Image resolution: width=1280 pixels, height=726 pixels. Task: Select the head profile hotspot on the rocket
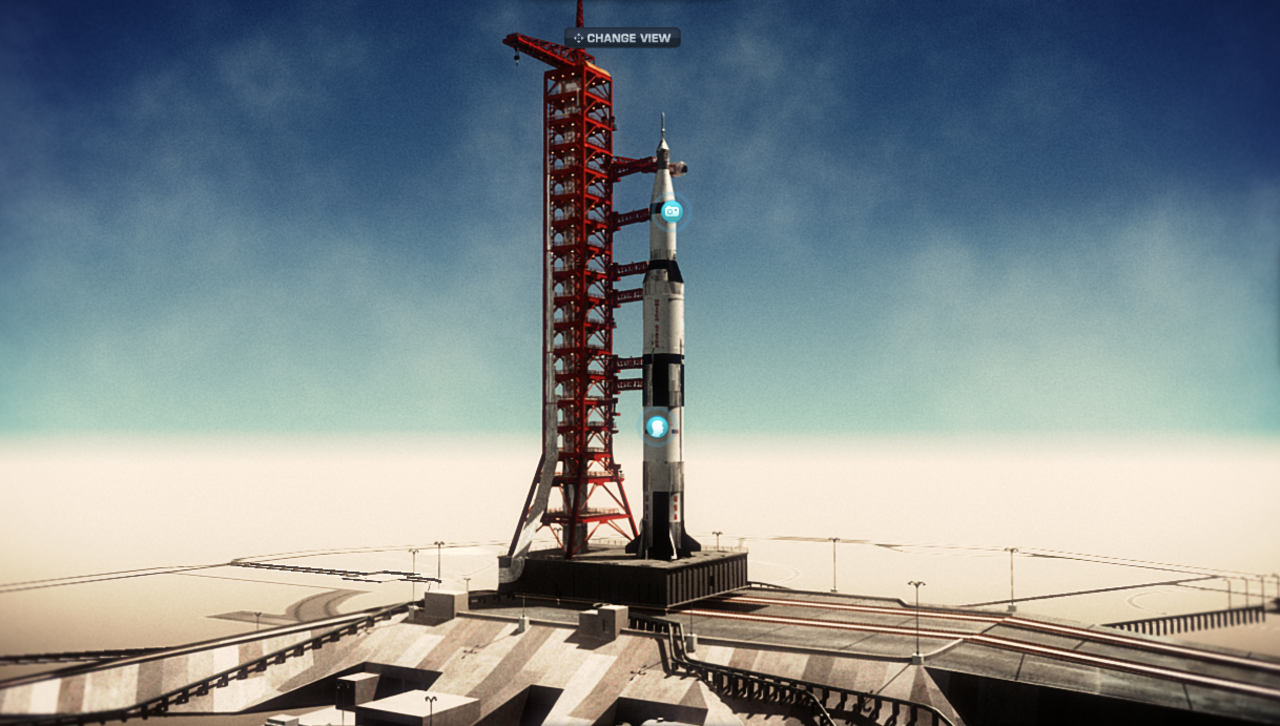pyautogui.click(x=656, y=427)
